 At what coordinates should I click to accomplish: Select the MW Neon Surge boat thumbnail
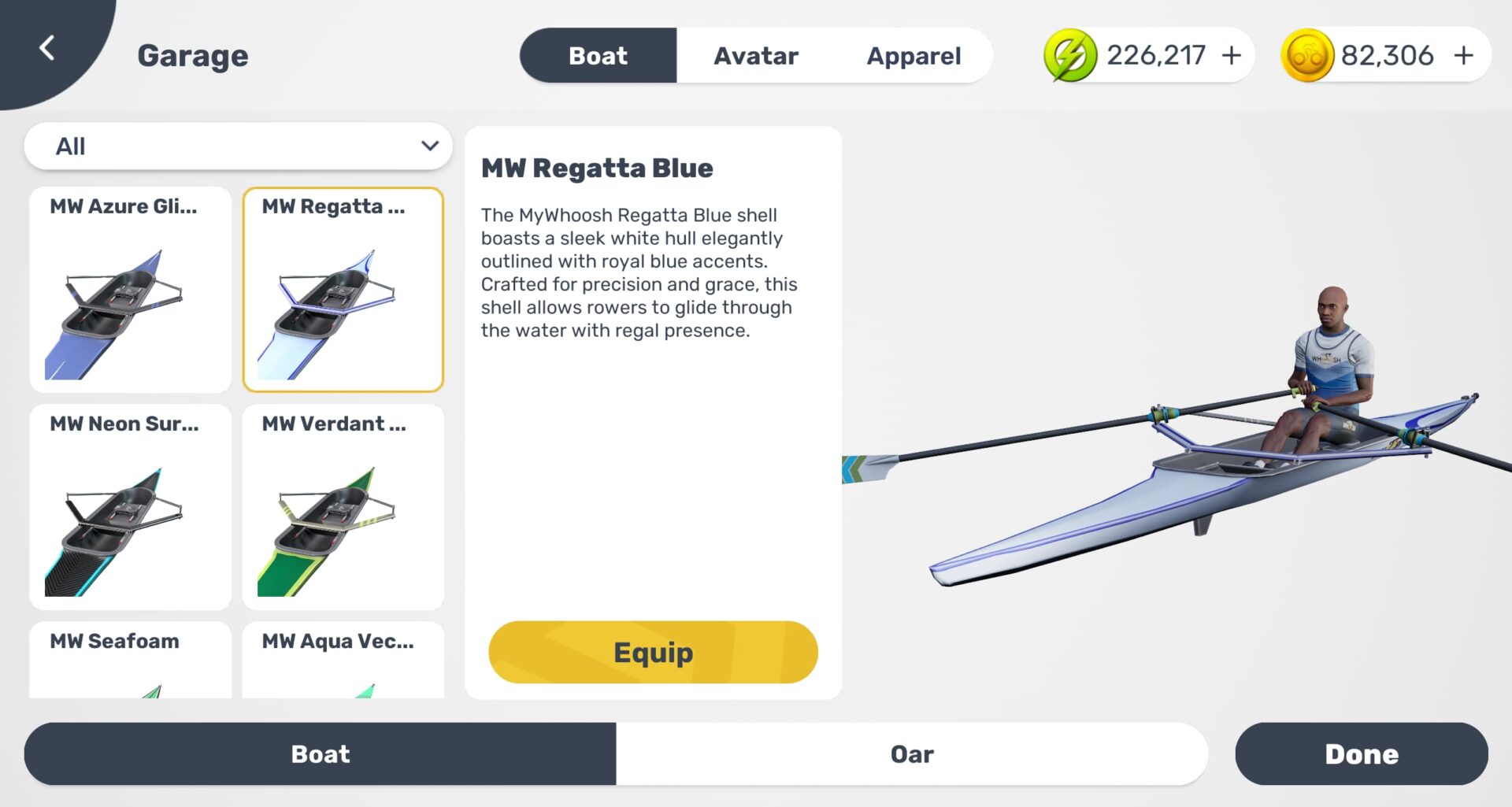(130, 507)
